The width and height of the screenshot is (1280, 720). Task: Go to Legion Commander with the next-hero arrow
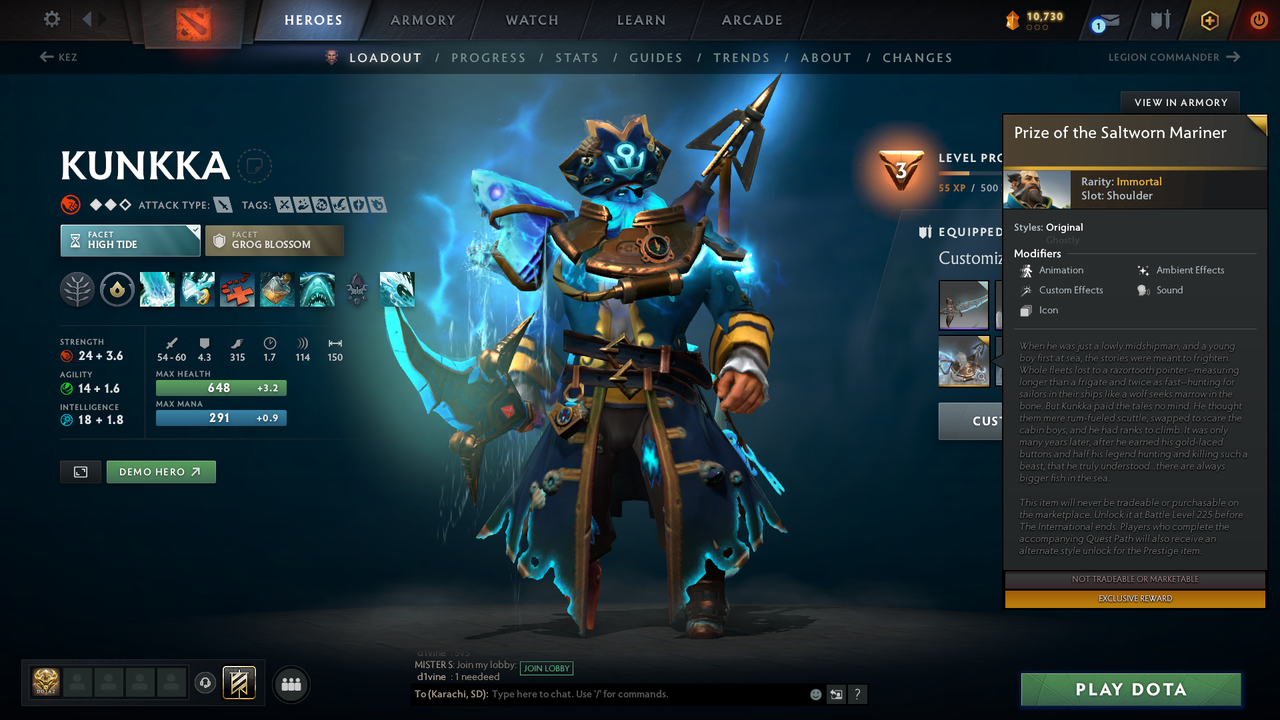1232,57
